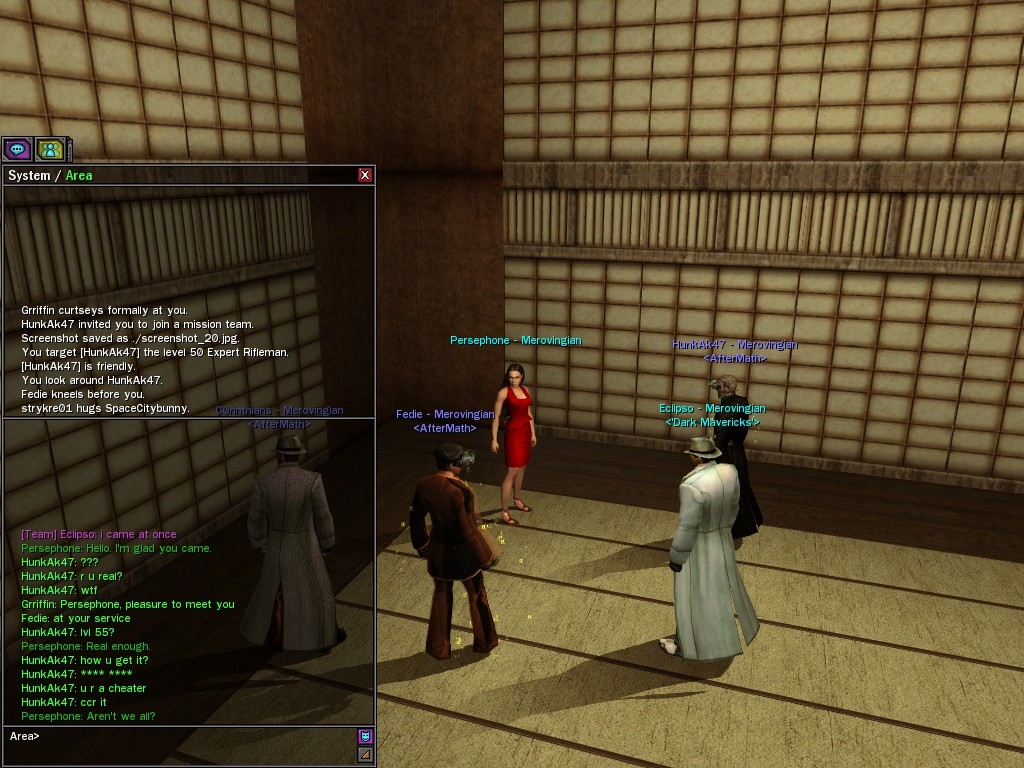Screen dimensions: 1024x768
Task: Click the purple speech bubble chat icon
Action: click(x=17, y=150)
